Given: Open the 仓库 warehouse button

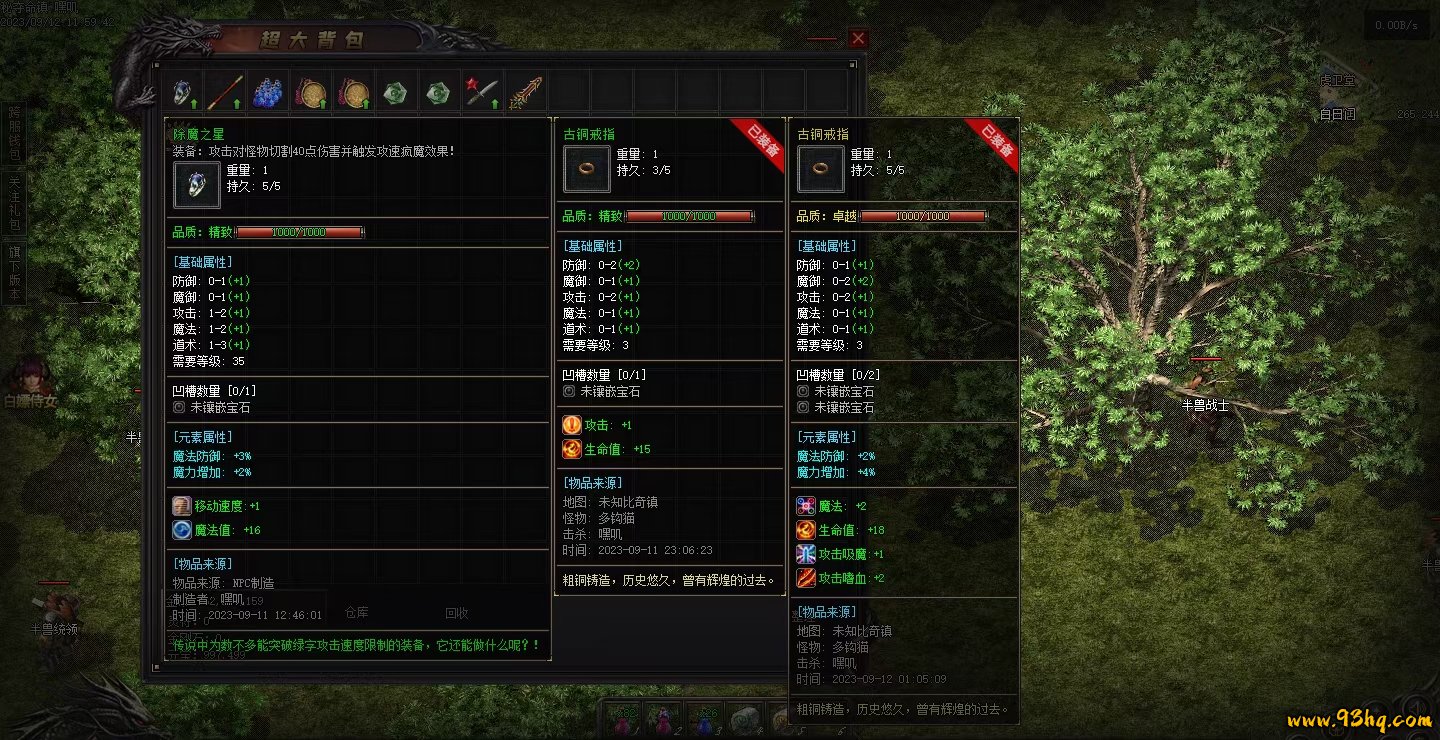Looking at the screenshot, I should (x=356, y=612).
